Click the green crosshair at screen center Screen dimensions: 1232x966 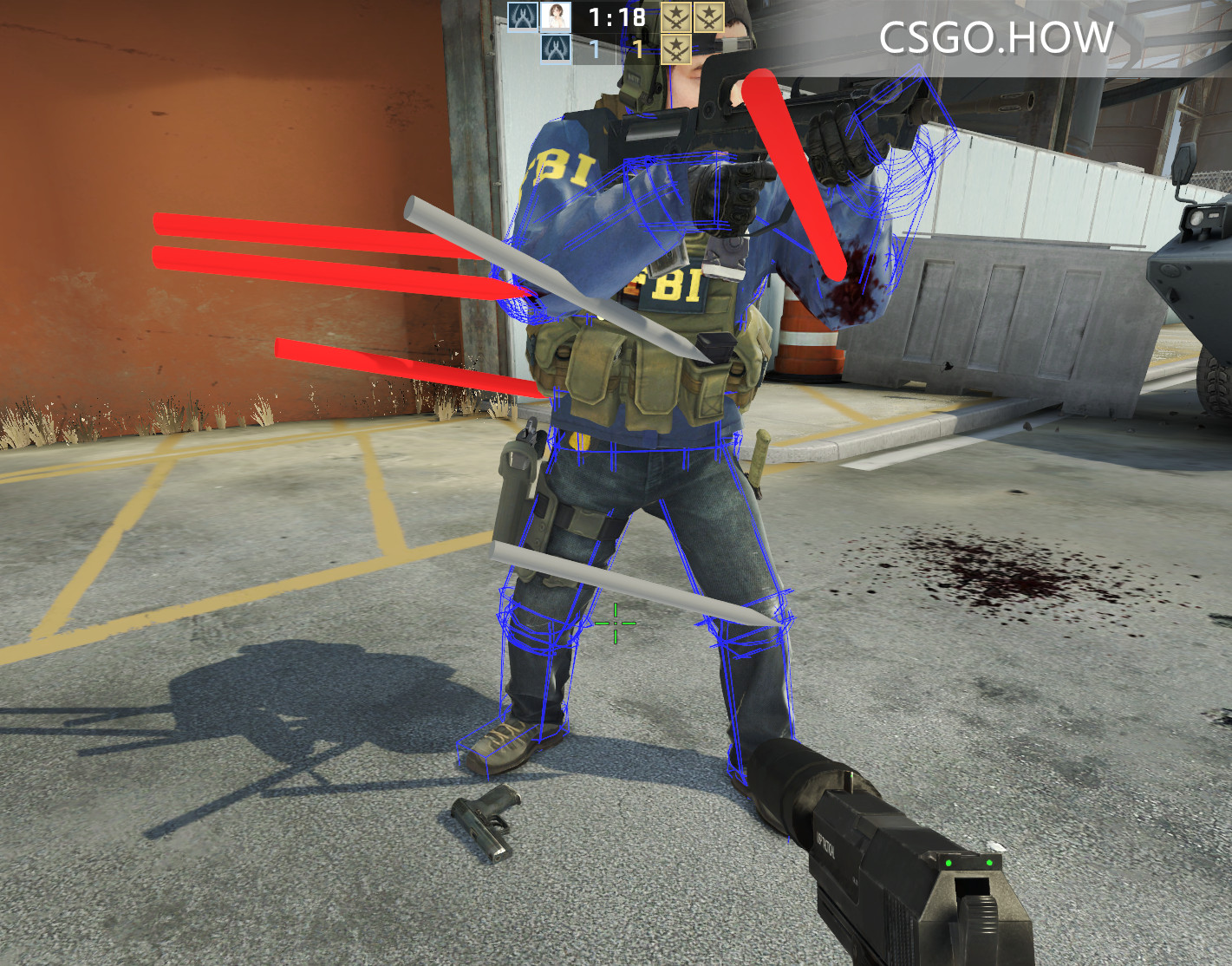(x=615, y=623)
